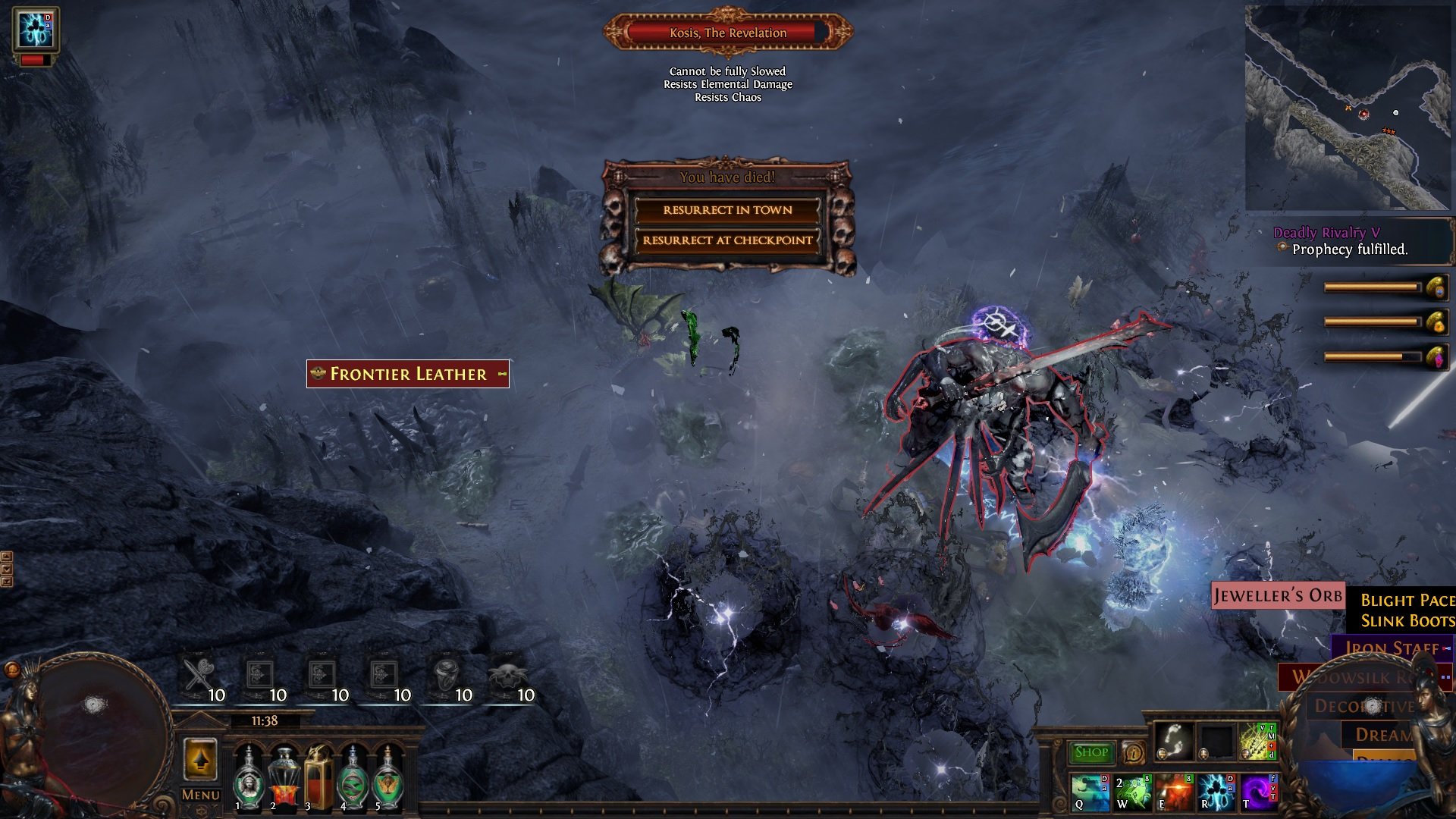Click the gold level-up arrow button
Viewport: 1456px width, 819px height.
[x=200, y=760]
